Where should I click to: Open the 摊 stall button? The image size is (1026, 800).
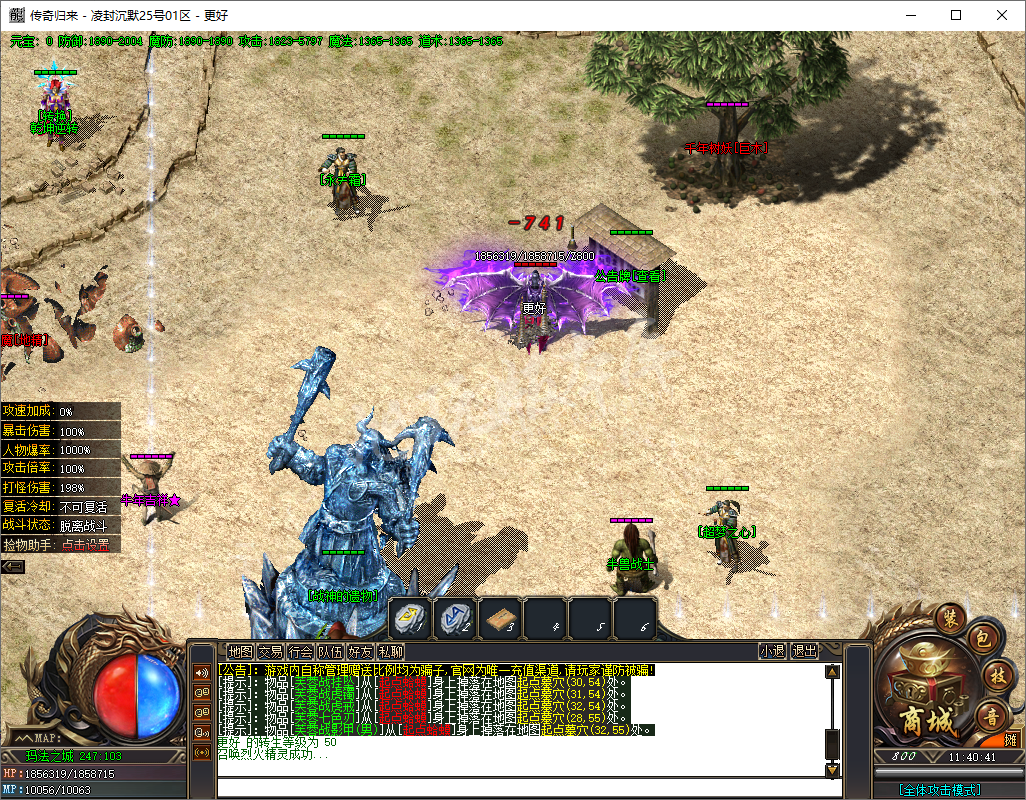[1011, 741]
